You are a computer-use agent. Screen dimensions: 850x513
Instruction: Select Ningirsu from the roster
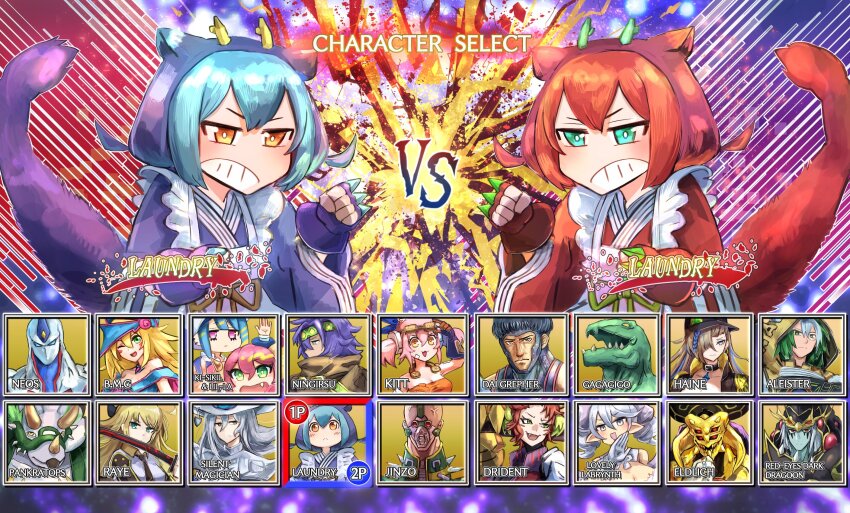(327, 355)
